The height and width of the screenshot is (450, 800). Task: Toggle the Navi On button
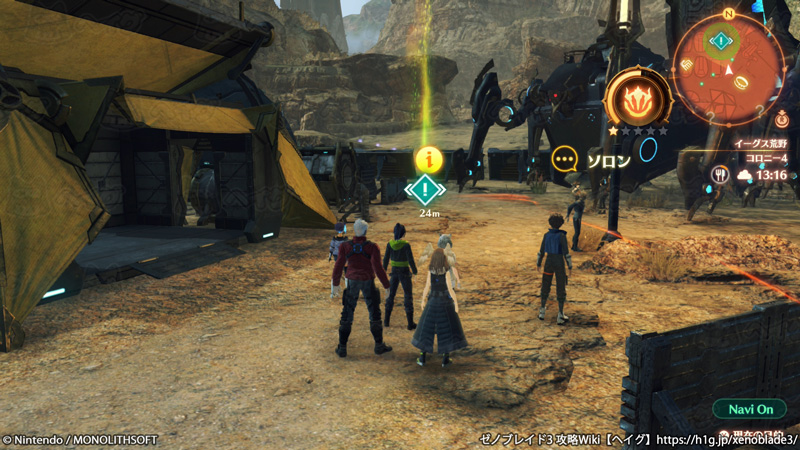tap(750, 409)
